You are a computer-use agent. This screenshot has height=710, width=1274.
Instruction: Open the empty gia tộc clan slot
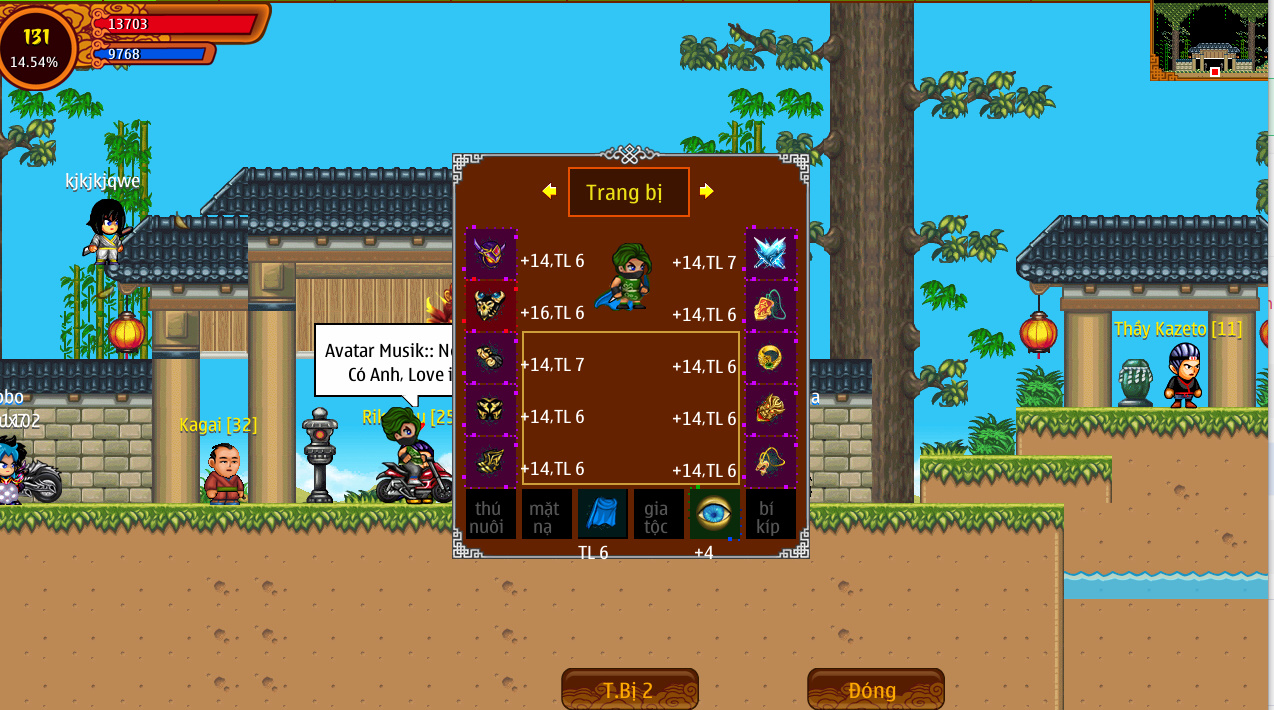(x=659, y=514)
